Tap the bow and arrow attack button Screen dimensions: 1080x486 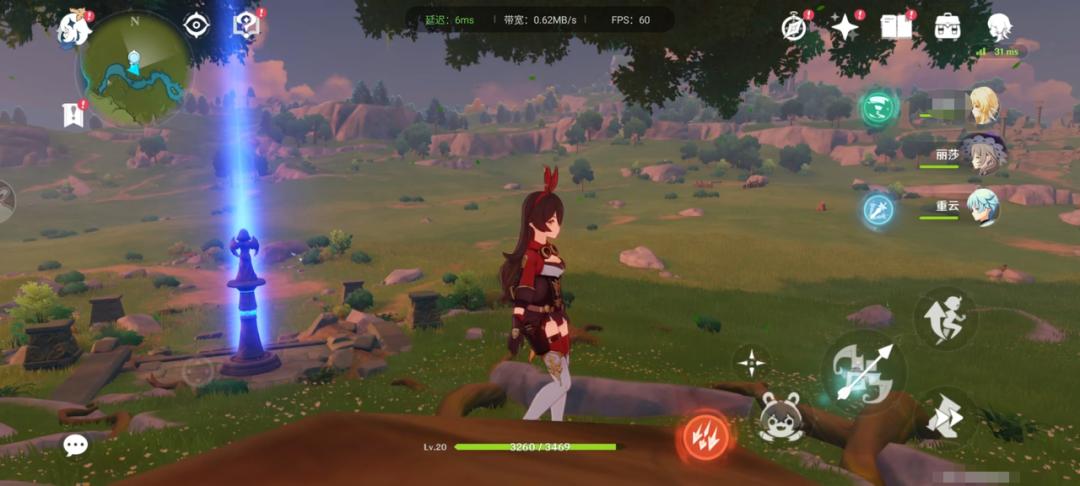tap(863, 372)
